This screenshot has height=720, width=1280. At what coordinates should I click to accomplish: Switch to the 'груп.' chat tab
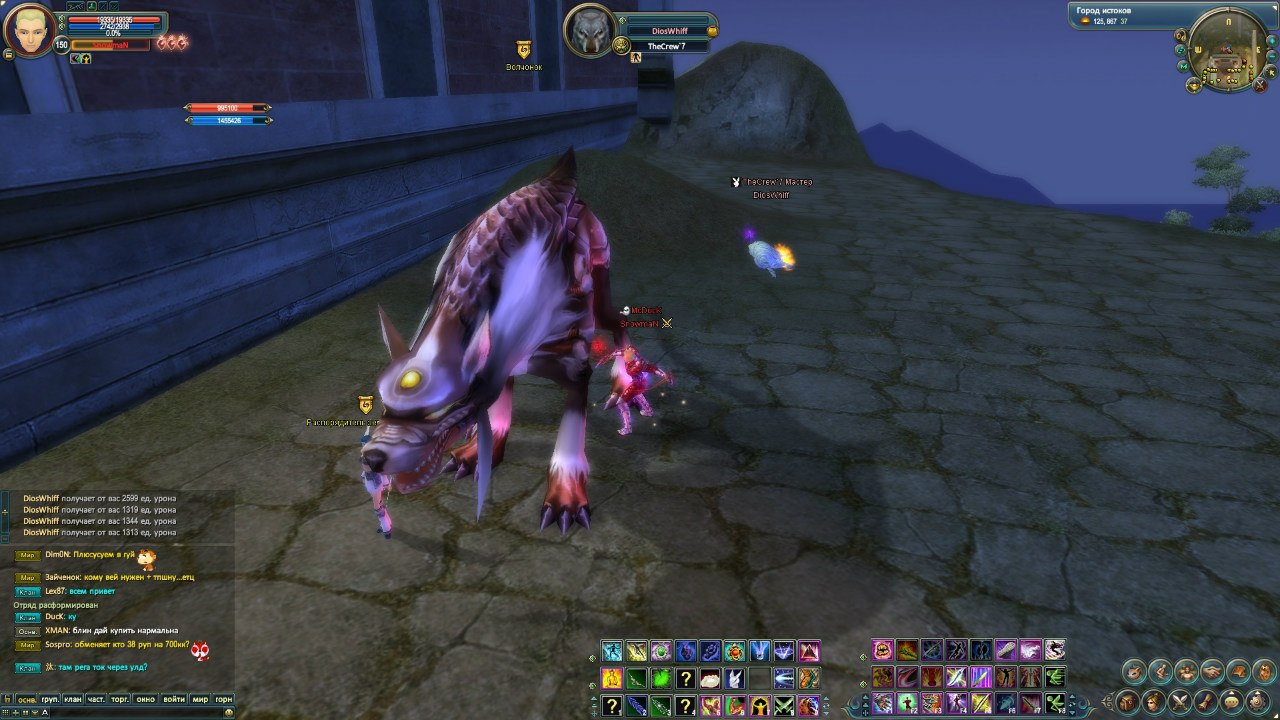50,699
